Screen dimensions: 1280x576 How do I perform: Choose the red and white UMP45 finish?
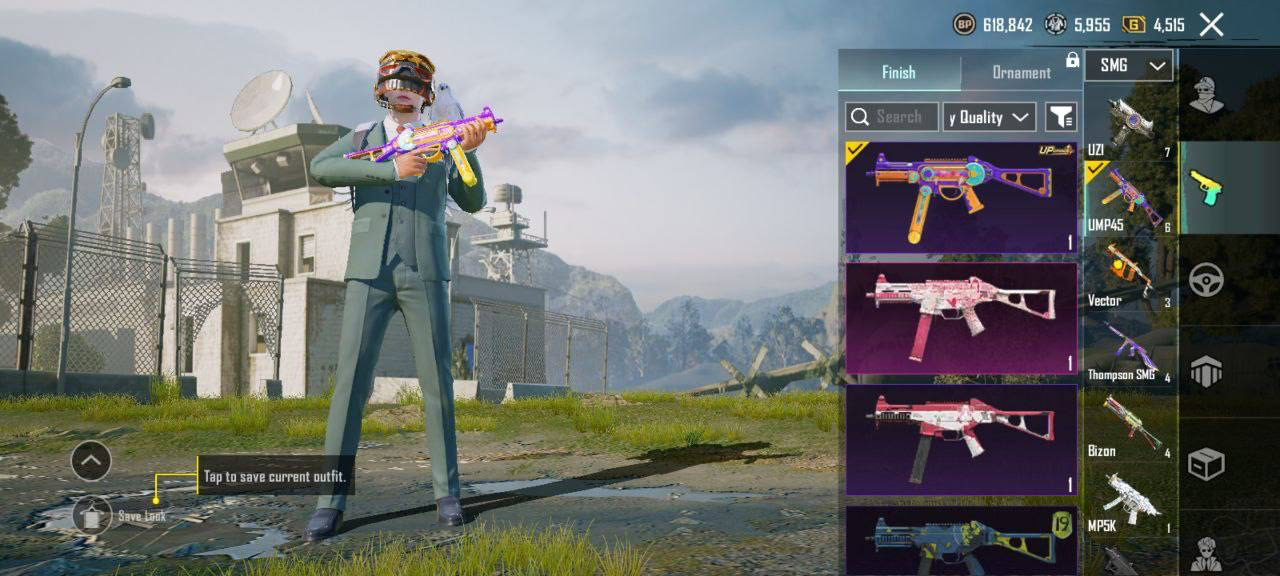pos(961,440)
